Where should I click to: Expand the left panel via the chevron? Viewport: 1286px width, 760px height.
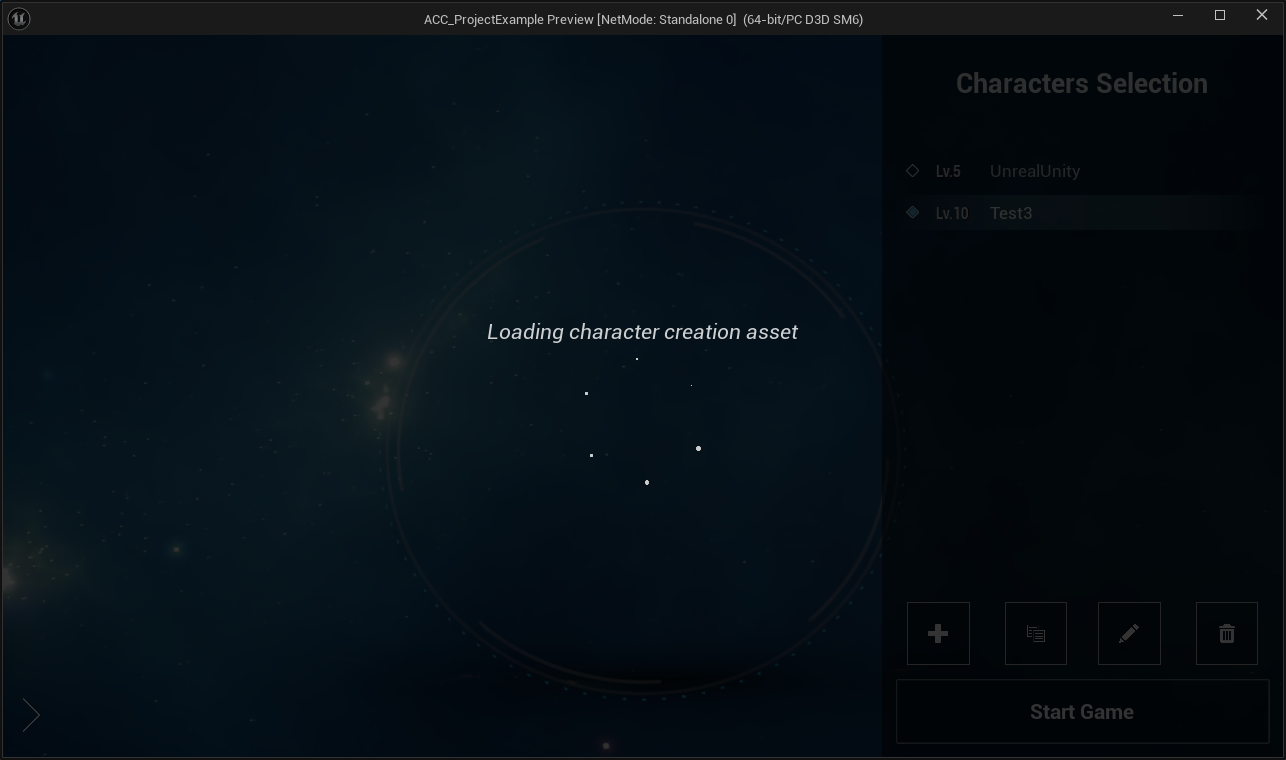tap(31, 715)
